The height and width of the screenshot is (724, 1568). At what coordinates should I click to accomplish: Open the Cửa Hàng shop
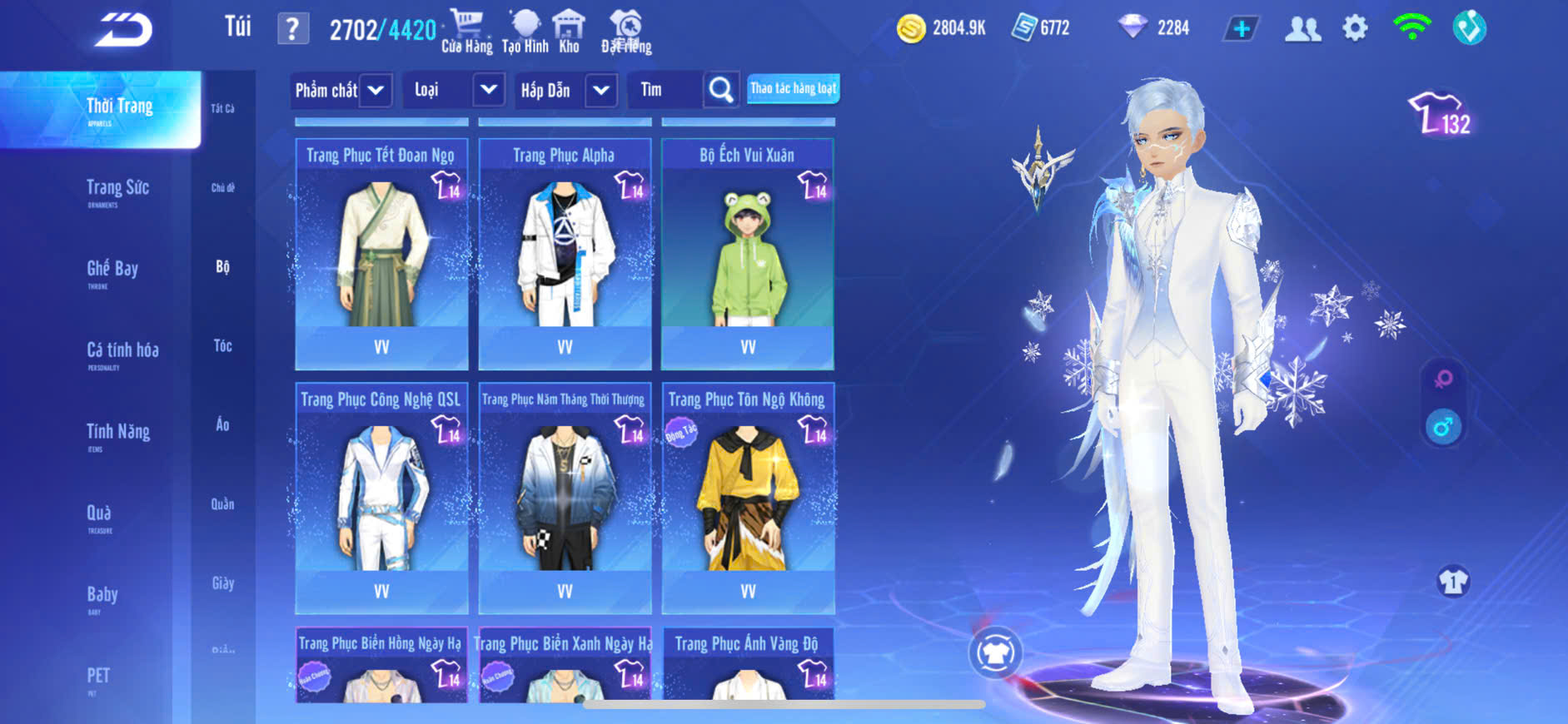tap(466, 31)
